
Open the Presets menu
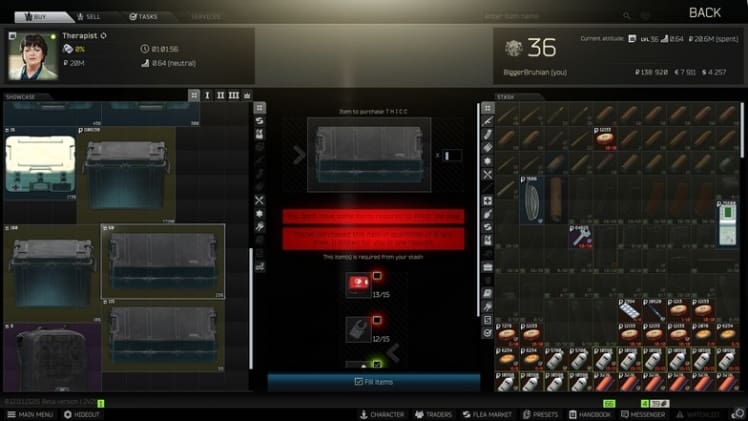[x=540, y=414]
